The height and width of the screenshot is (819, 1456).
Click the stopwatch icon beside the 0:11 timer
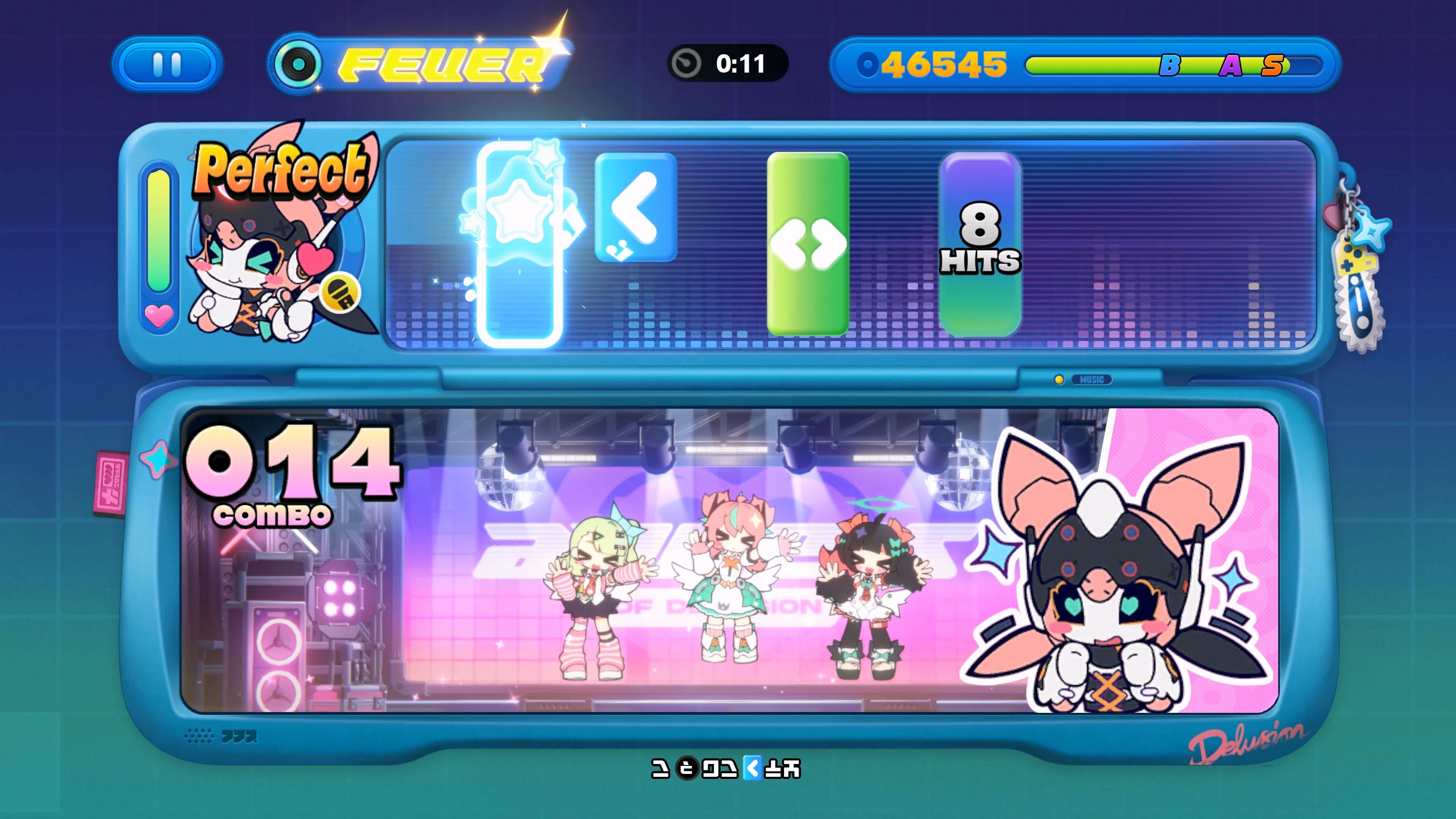pos(686,64)
